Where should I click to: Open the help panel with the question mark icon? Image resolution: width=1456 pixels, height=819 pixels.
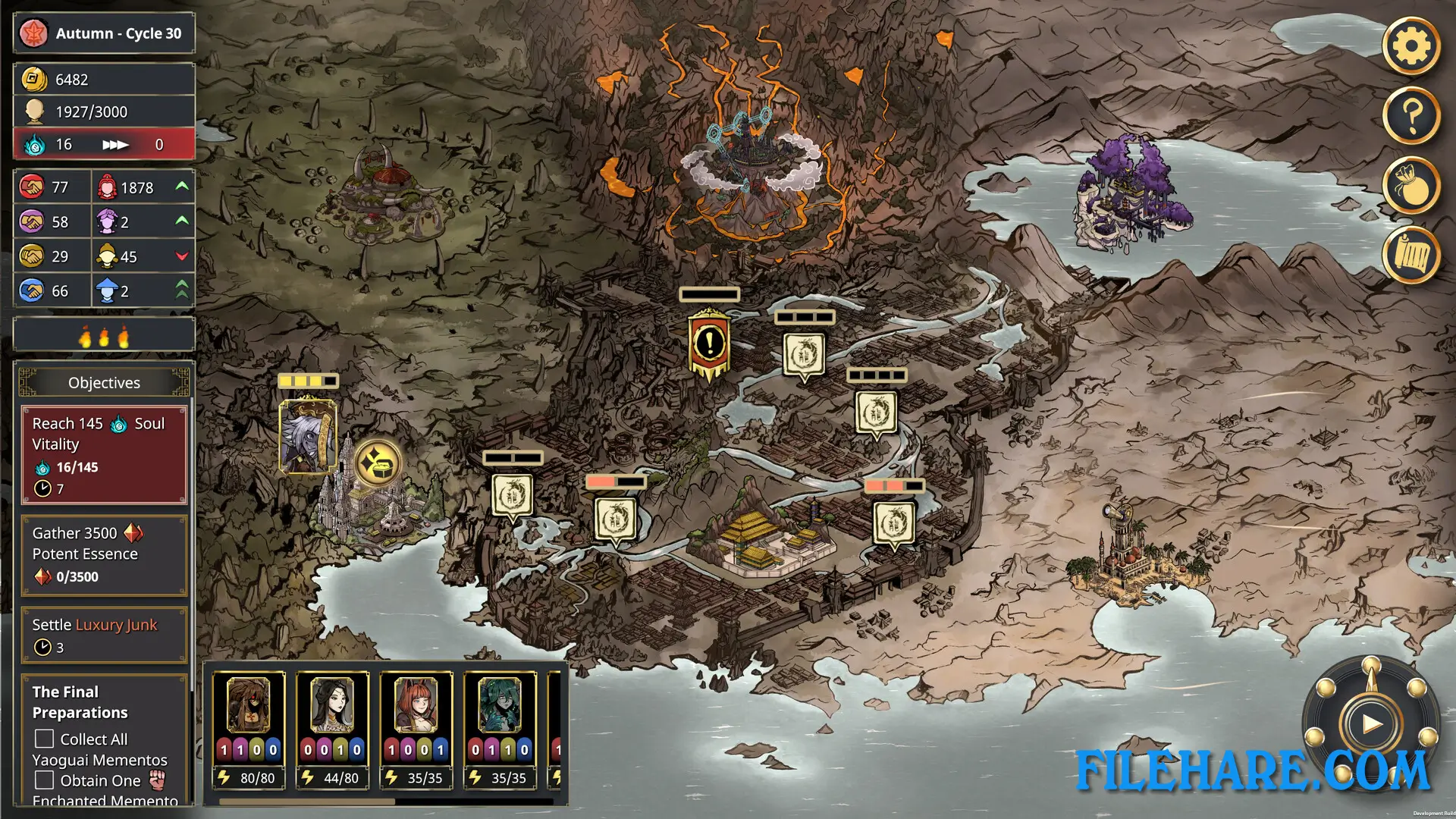[x=1411, y=115]
